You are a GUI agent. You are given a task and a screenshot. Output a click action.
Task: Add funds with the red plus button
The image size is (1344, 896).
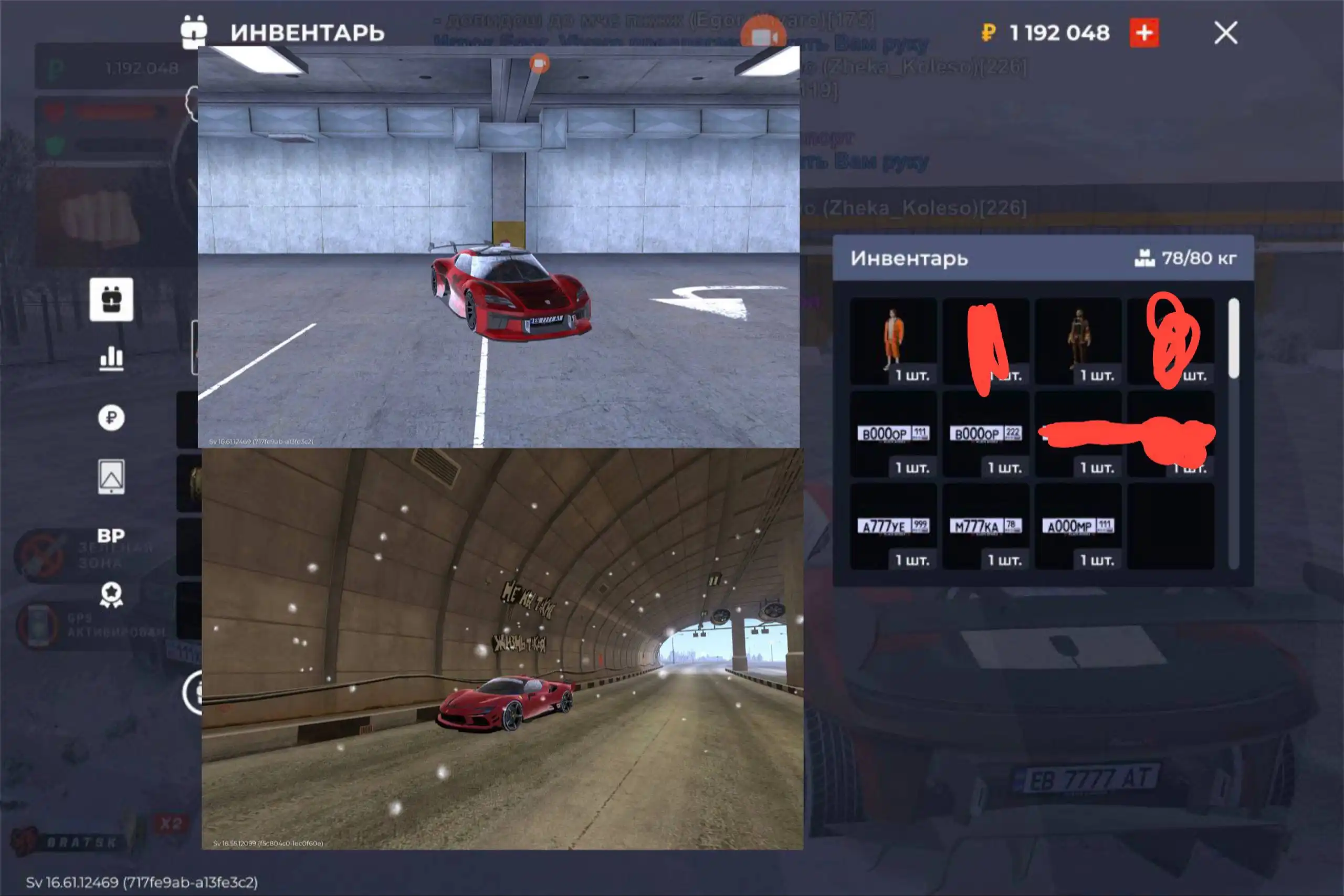pyautogui.click(x=1144, y=33)
